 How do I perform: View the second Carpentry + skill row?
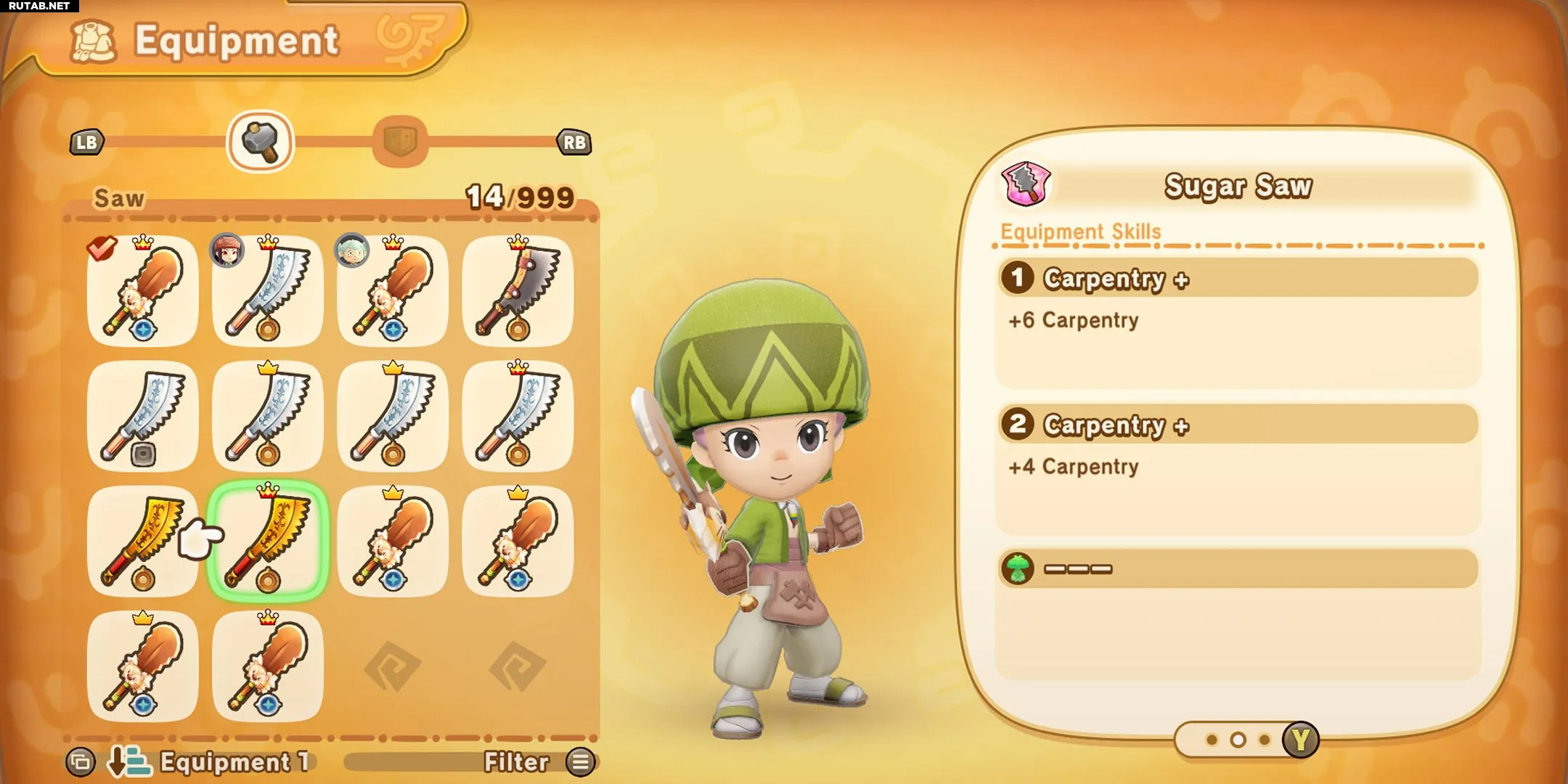(x=1238, y=425)
